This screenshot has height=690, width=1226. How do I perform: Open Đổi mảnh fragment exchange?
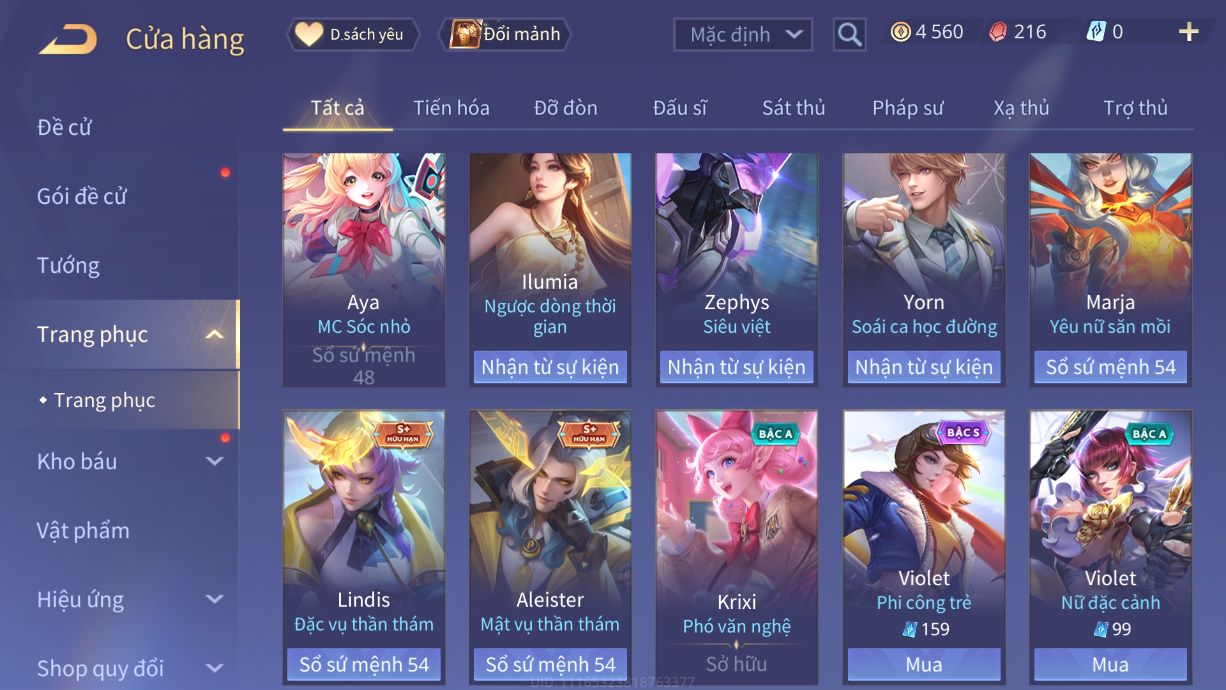506,35
